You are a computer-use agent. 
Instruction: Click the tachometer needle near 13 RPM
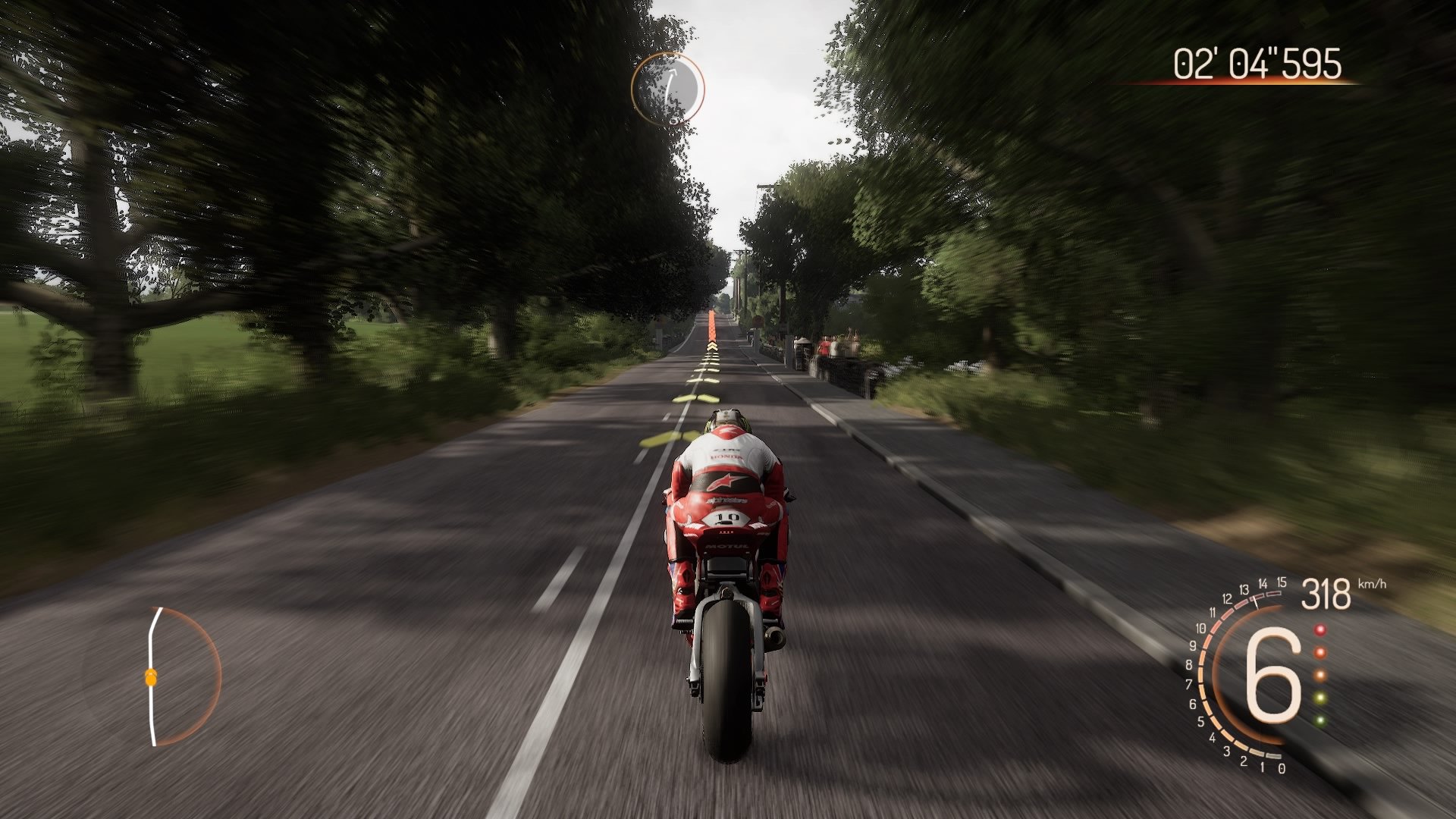[1255, 601]
